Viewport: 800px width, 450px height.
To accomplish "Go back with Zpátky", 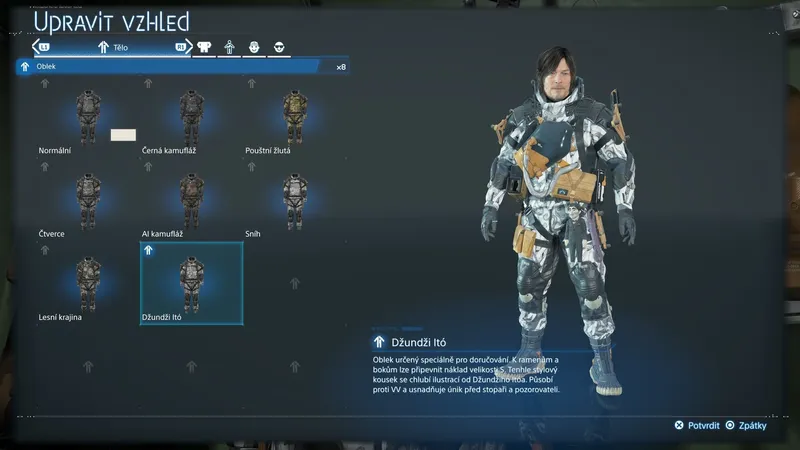I will (x=745, y=425).
